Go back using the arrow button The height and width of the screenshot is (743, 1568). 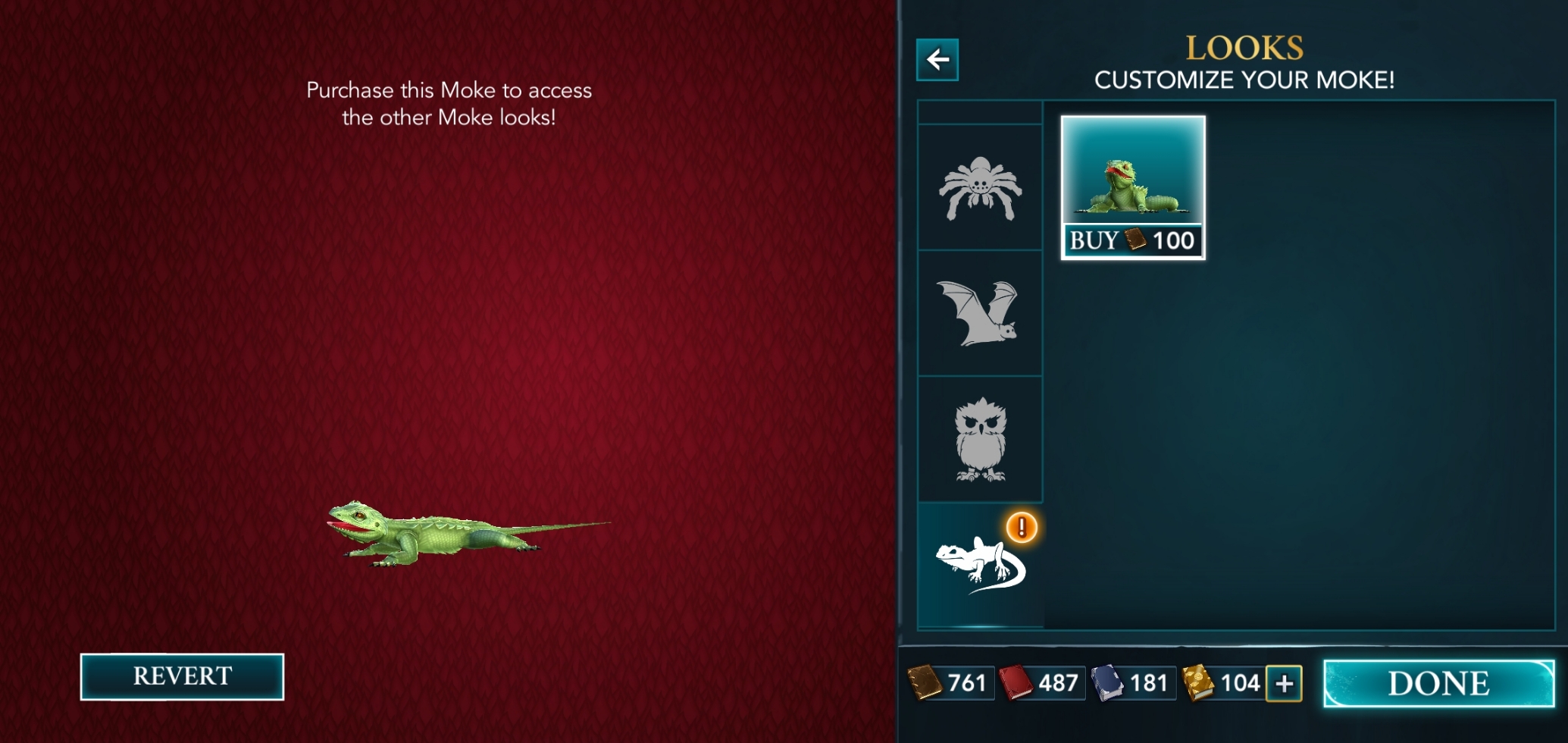(937, 60)
